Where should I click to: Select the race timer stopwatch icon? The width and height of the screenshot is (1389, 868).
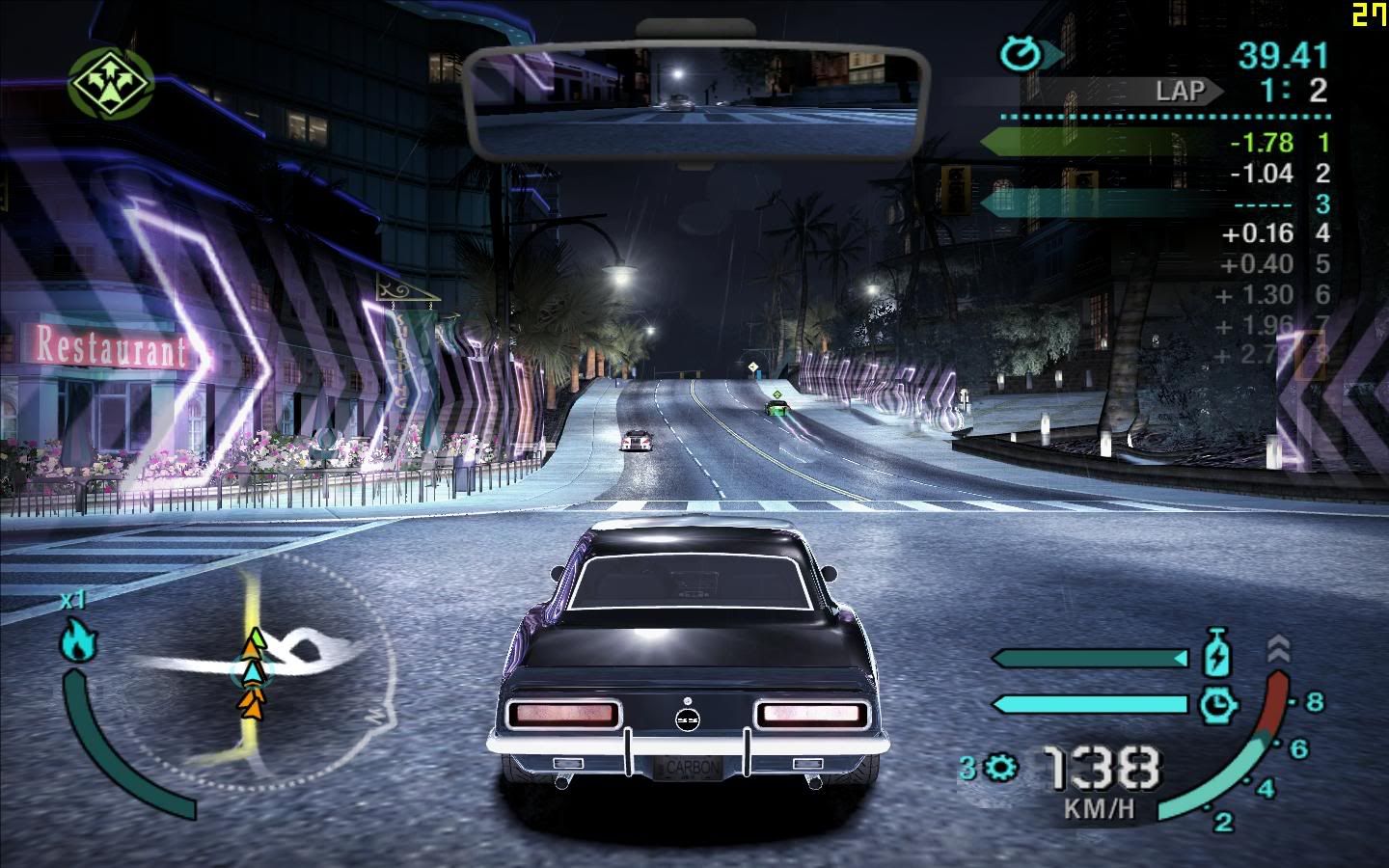click(x=1019, y=55)
